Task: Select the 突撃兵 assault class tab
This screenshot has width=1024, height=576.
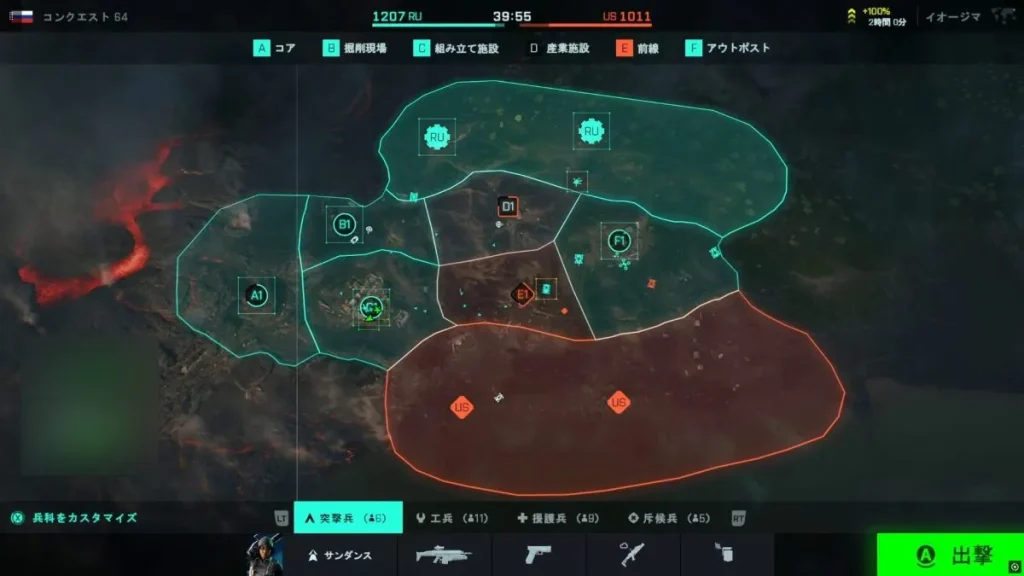Action: [348, 518]
